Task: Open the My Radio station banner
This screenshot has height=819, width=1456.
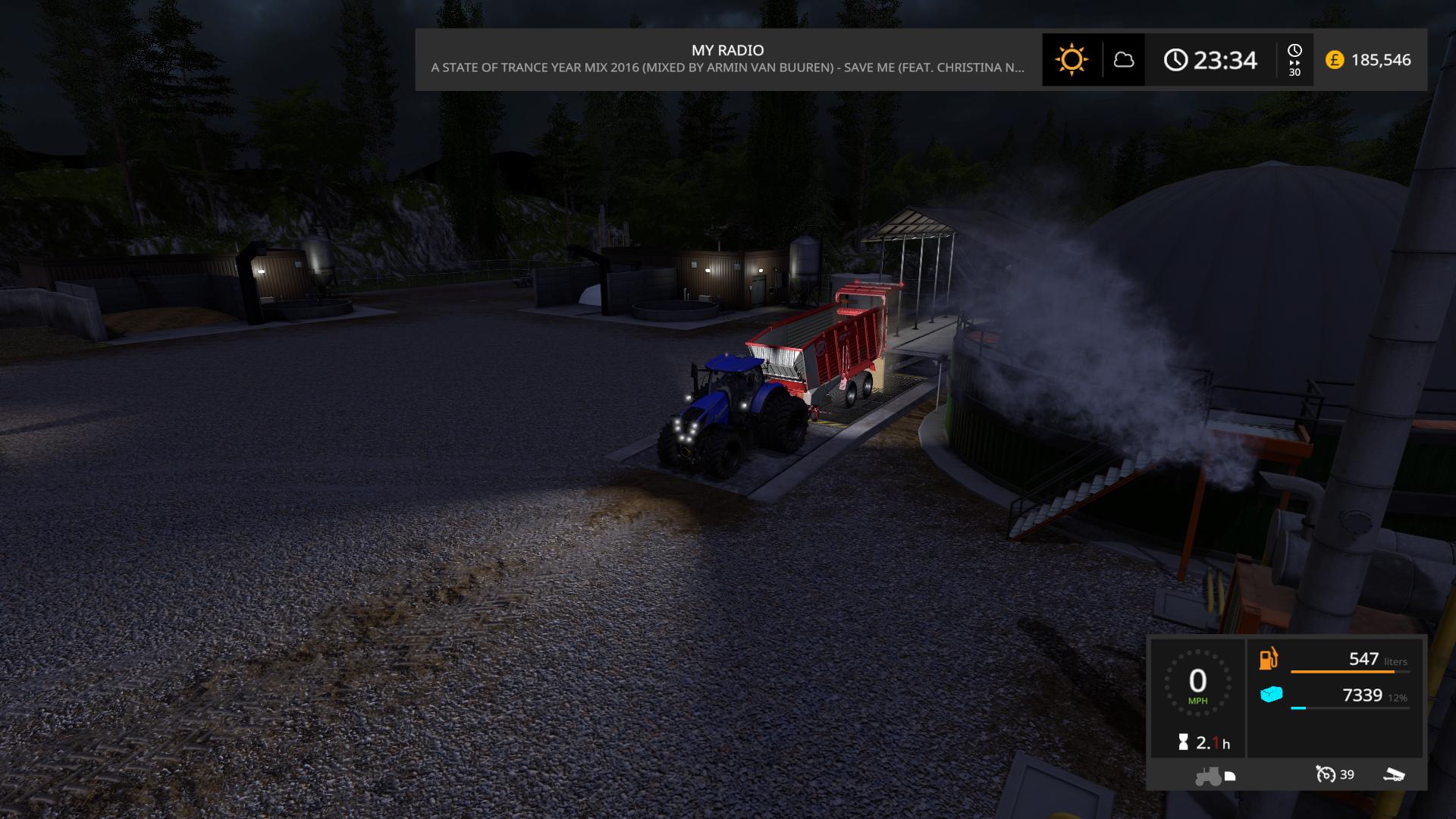Action: pyautogui.click(x=727, y=59)
